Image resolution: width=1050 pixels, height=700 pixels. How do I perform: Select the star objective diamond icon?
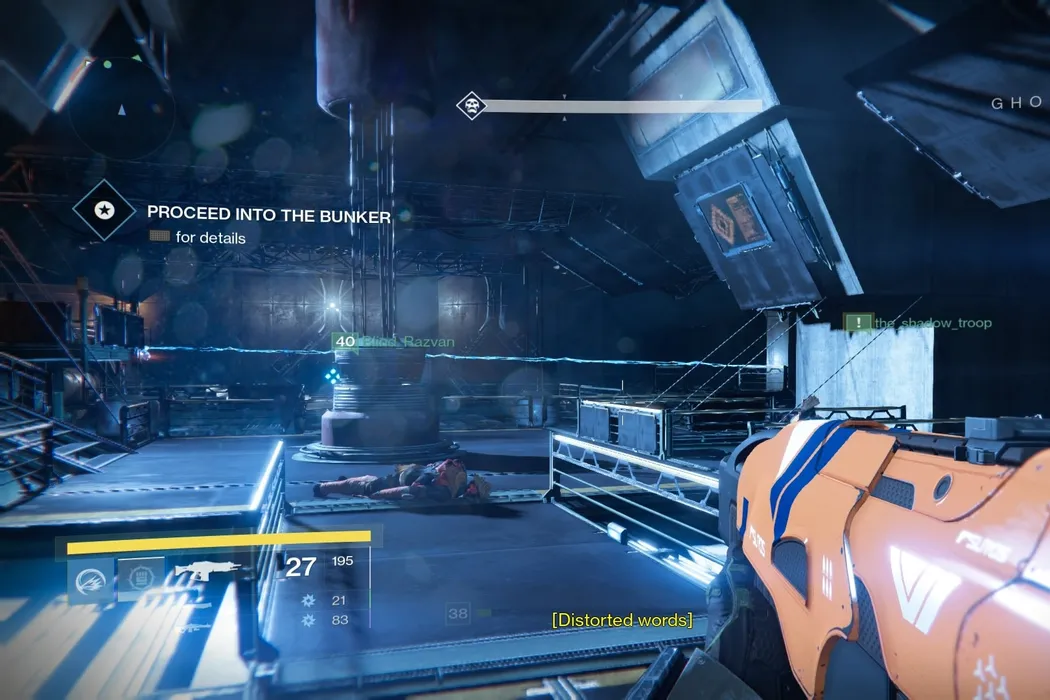point(104,210)
